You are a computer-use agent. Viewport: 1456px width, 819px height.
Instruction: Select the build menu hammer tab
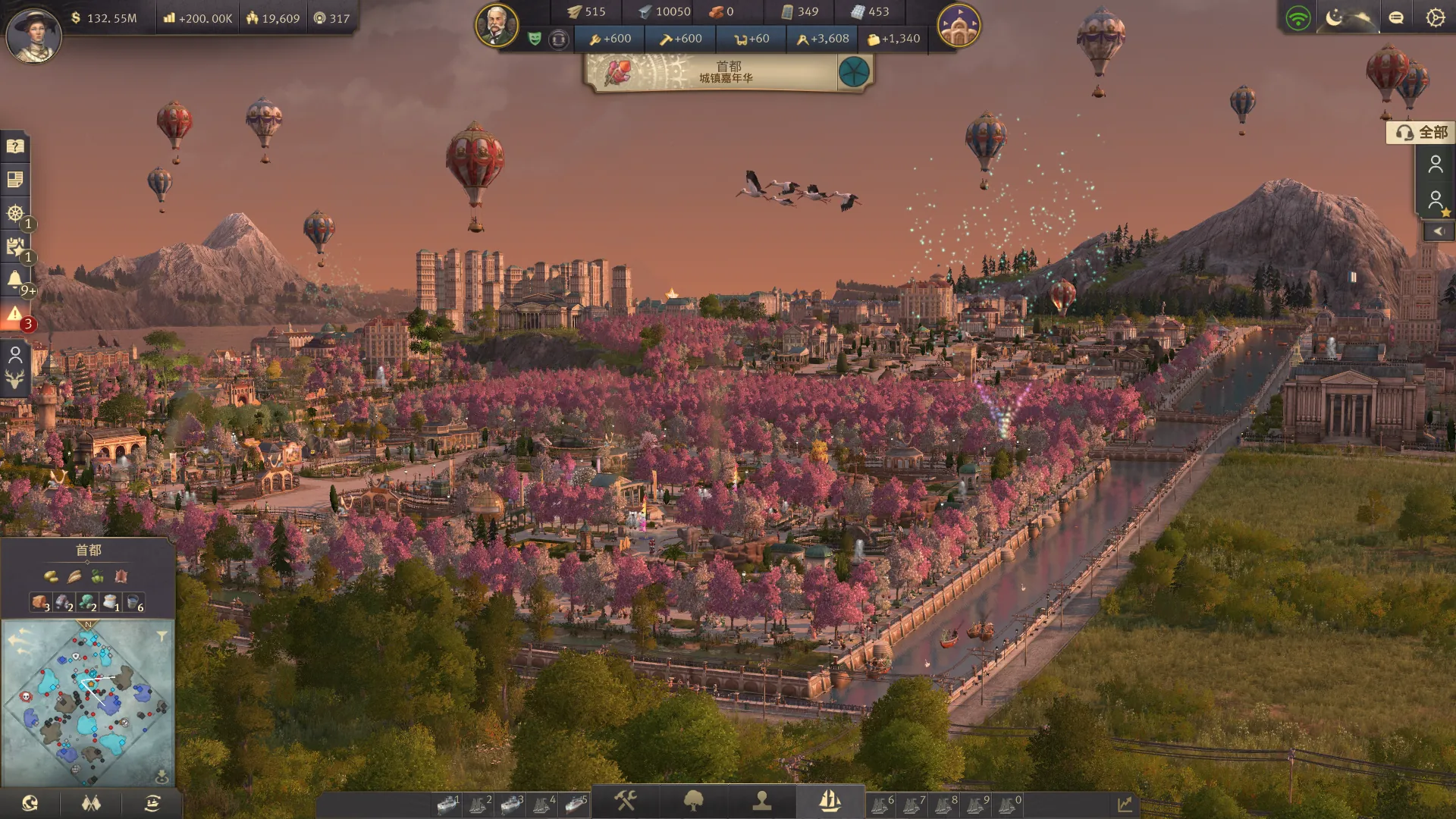click(x=625, y=801)
